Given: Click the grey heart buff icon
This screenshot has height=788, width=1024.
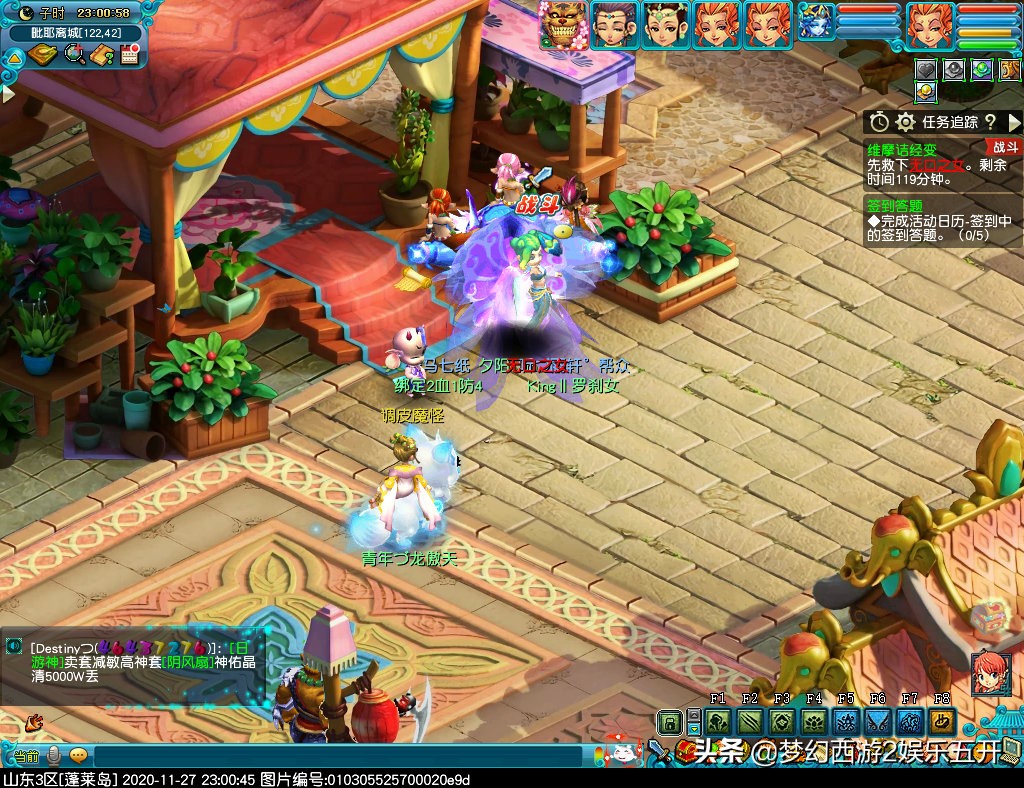Looking at the screenshot, I should click(x=927, y=70).
